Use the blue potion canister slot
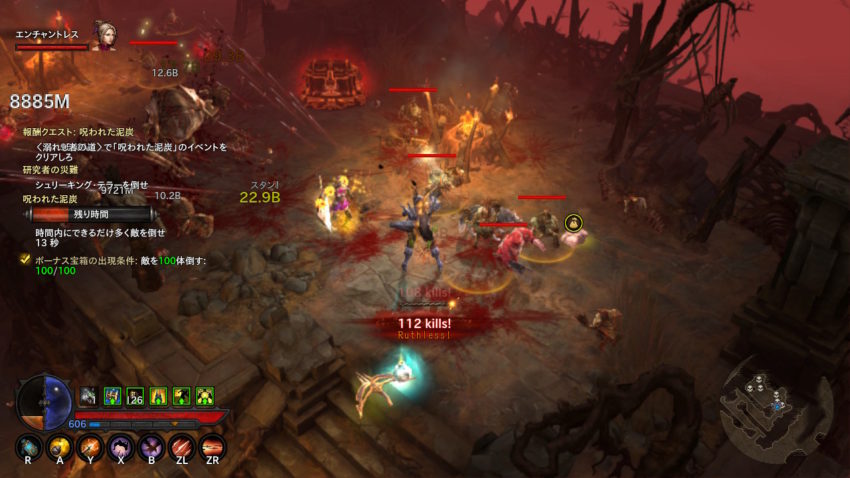The height and width of the screenshot is (478, 850). [x=29, y=447]
